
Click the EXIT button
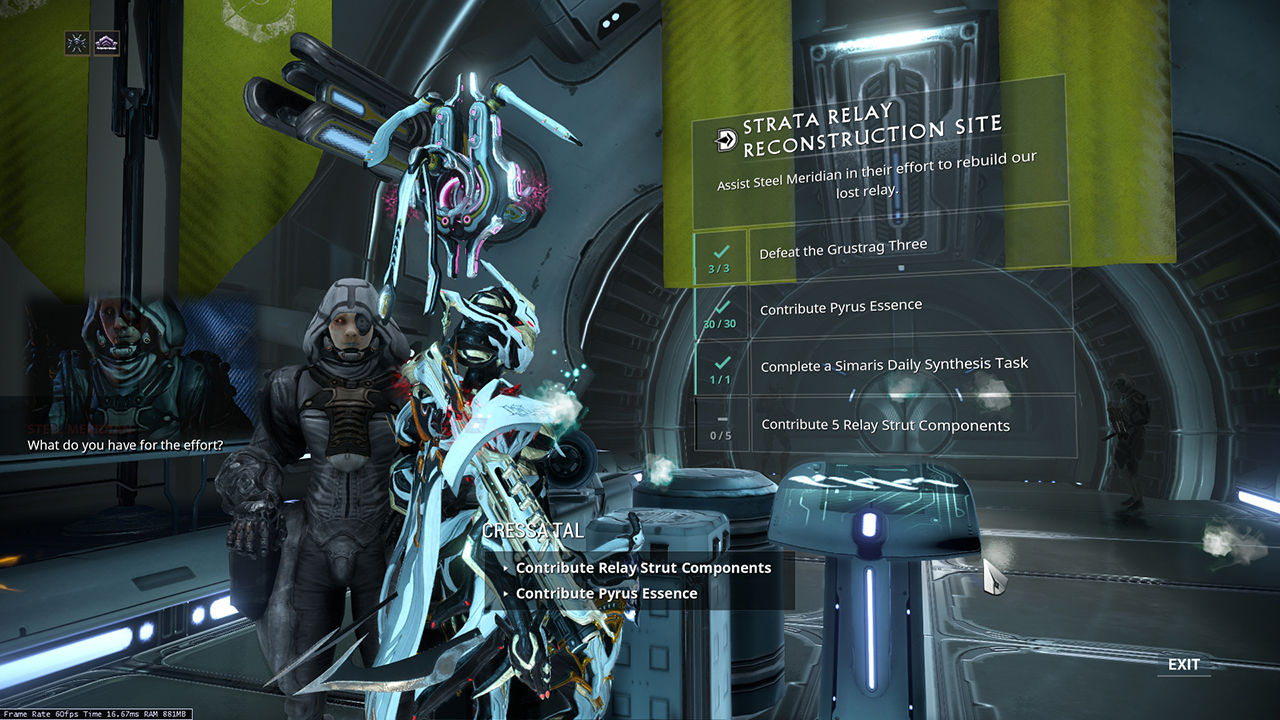(x=1185, y=664)
